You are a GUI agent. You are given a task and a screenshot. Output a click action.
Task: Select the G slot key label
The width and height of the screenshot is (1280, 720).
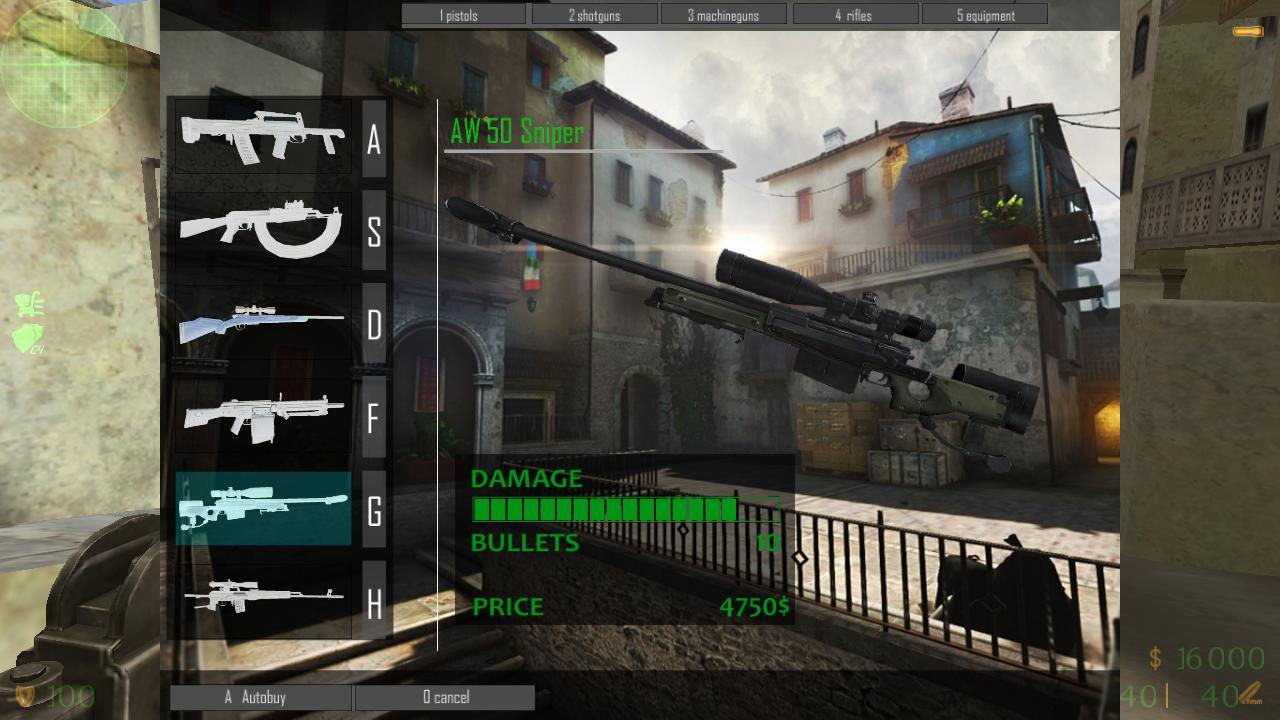tap(375, 512)
